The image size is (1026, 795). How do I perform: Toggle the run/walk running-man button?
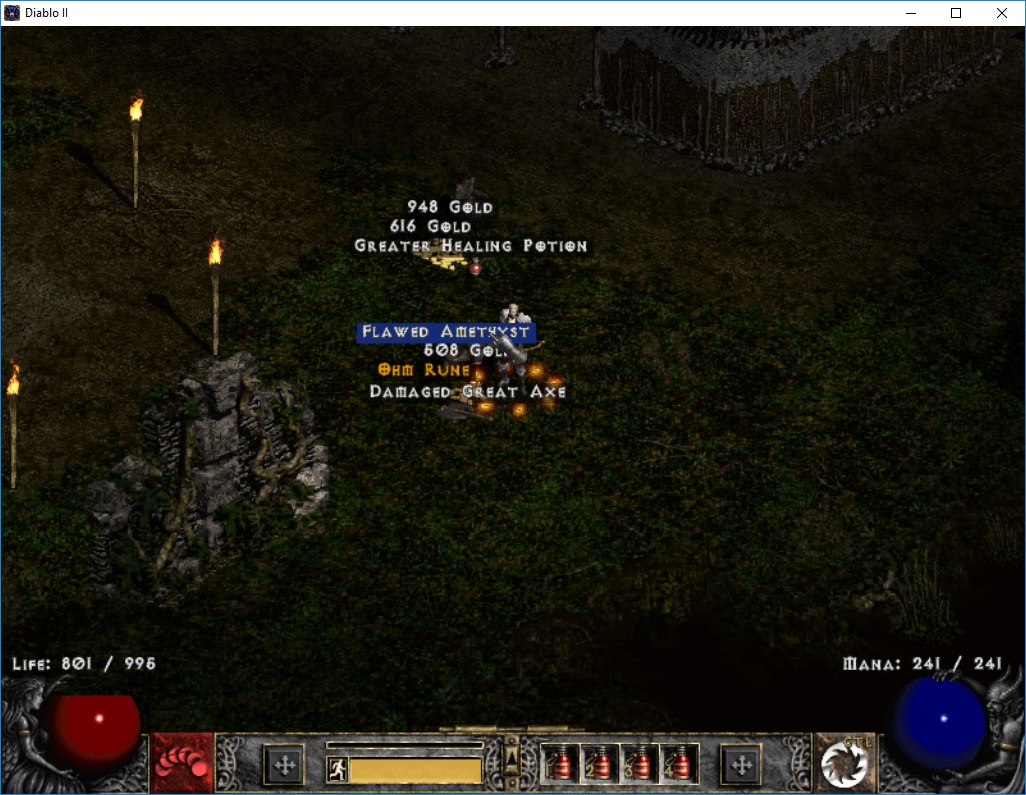[338, 769]
